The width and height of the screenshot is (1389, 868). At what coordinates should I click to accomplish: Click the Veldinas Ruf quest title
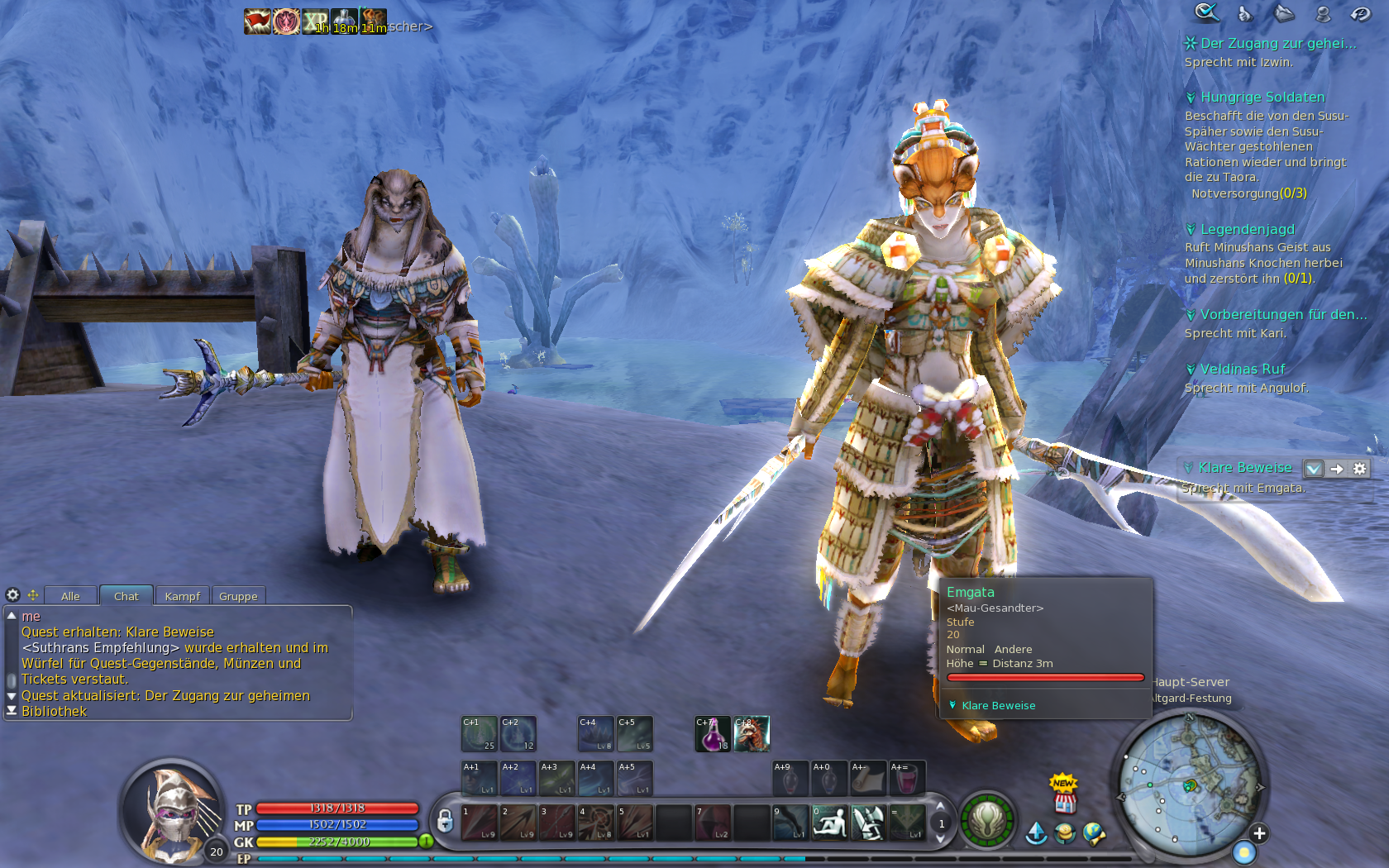point(1242,370)
